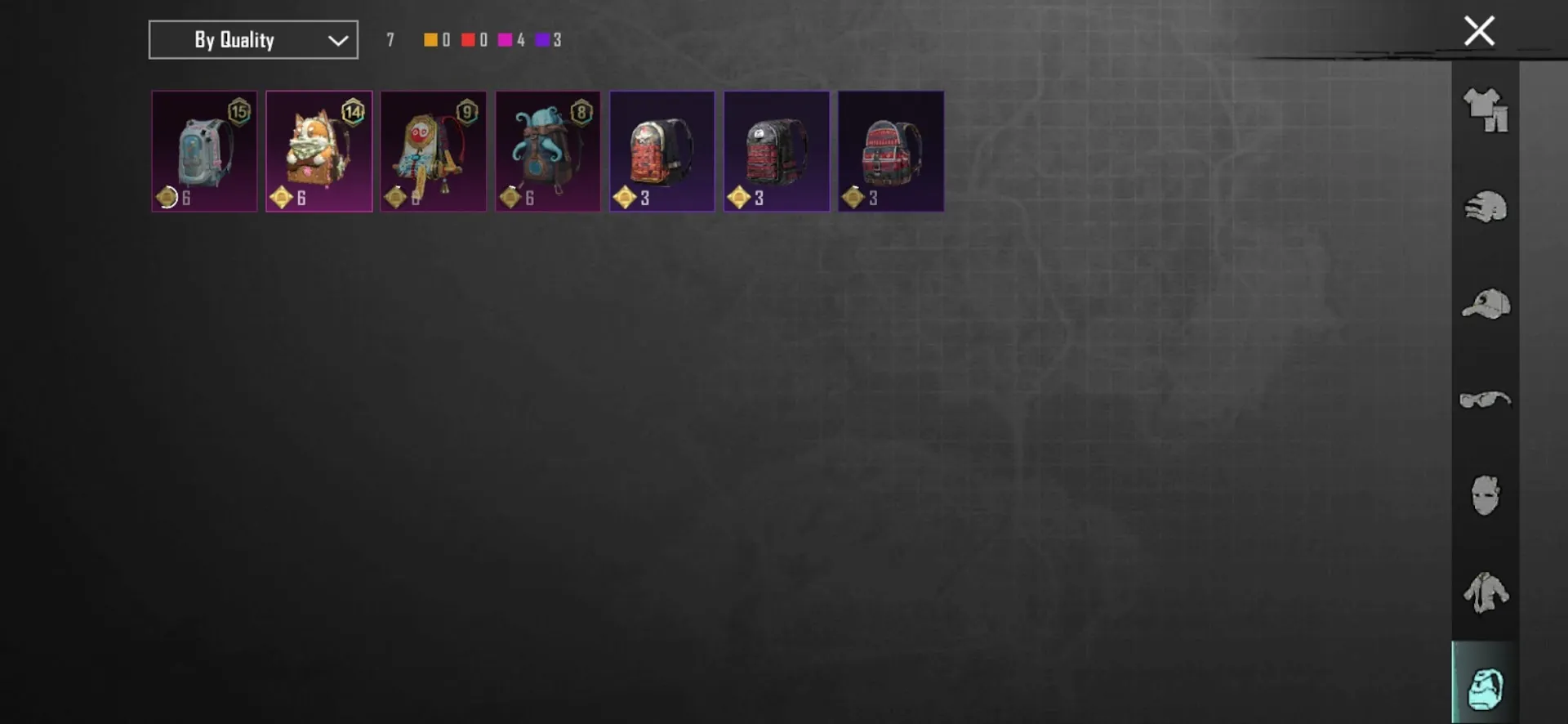Open the jacket category in the sidebar
This screenshot has height=724, width=1568.
tap(1486, 593)
